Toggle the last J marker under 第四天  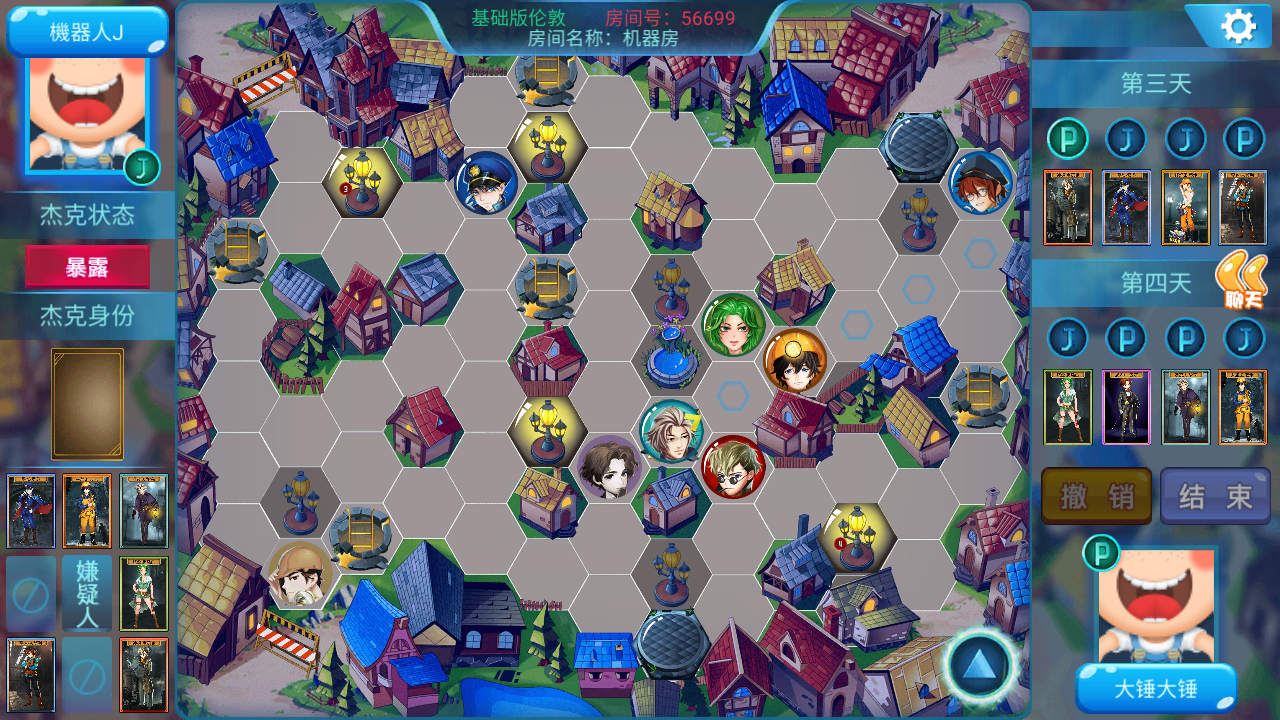[1243, 338]
